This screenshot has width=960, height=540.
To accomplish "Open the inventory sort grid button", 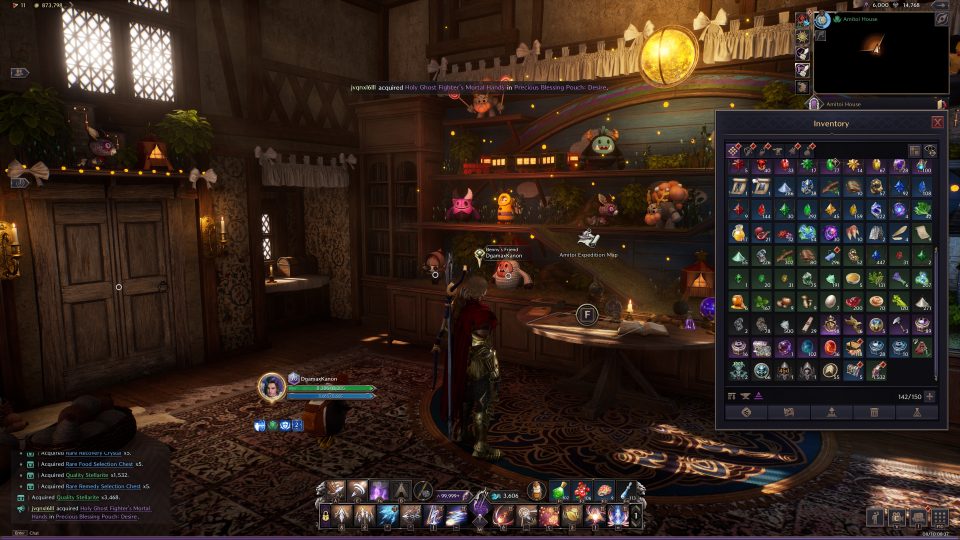I will click(915, 150).
